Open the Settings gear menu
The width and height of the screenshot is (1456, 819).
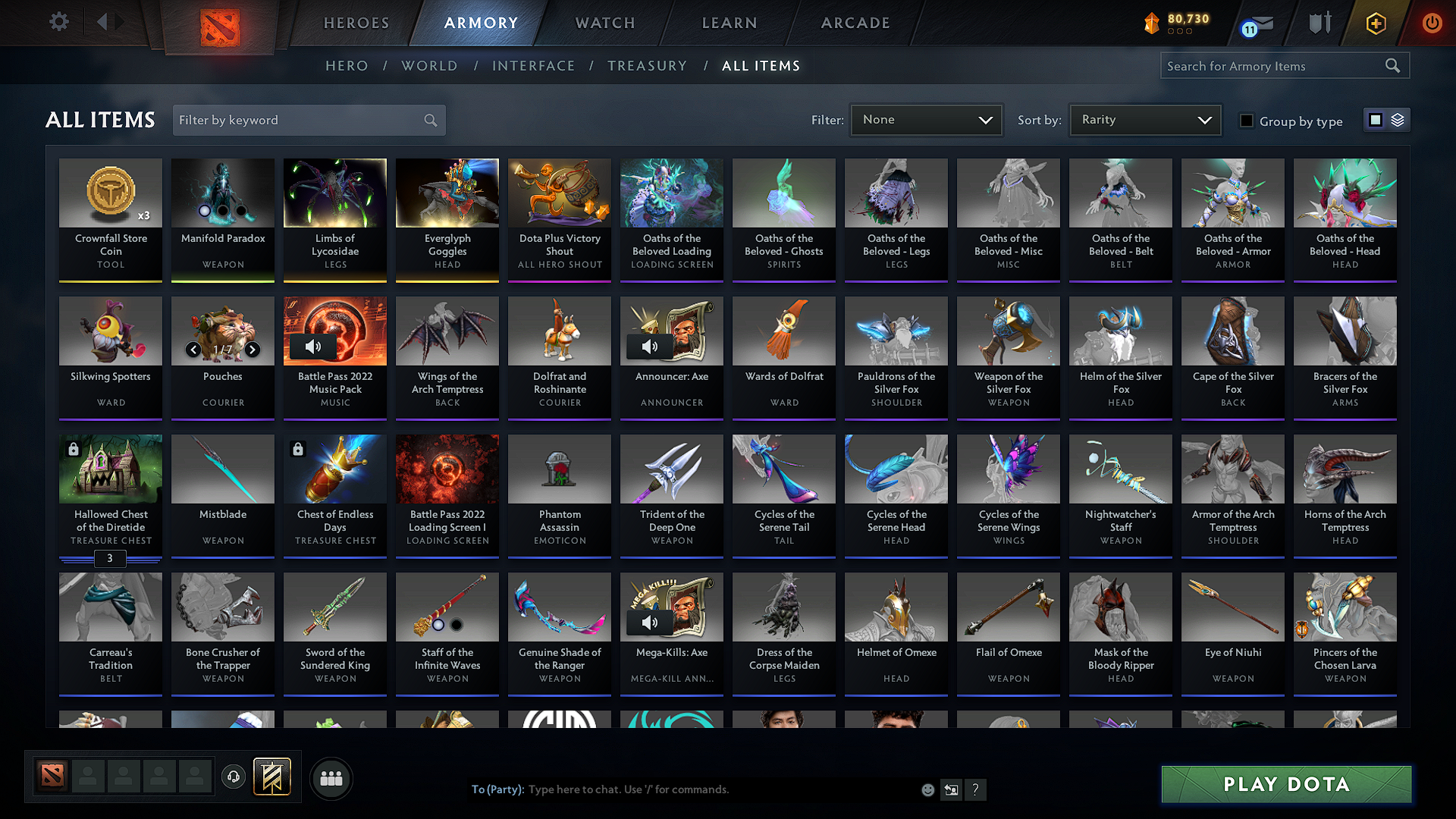coord(58,22)
